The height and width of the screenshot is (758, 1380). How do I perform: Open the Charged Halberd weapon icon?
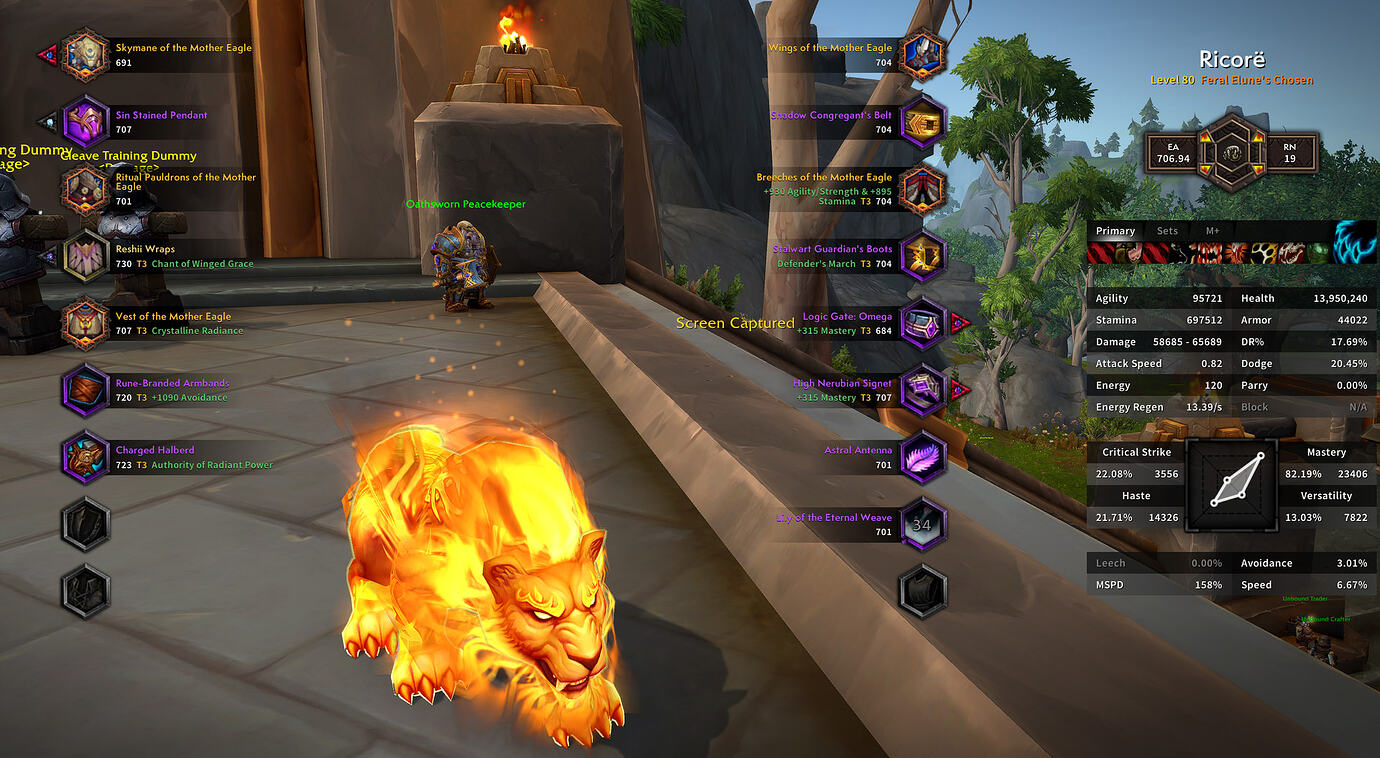pyautogui.click(x=85, y=457)
